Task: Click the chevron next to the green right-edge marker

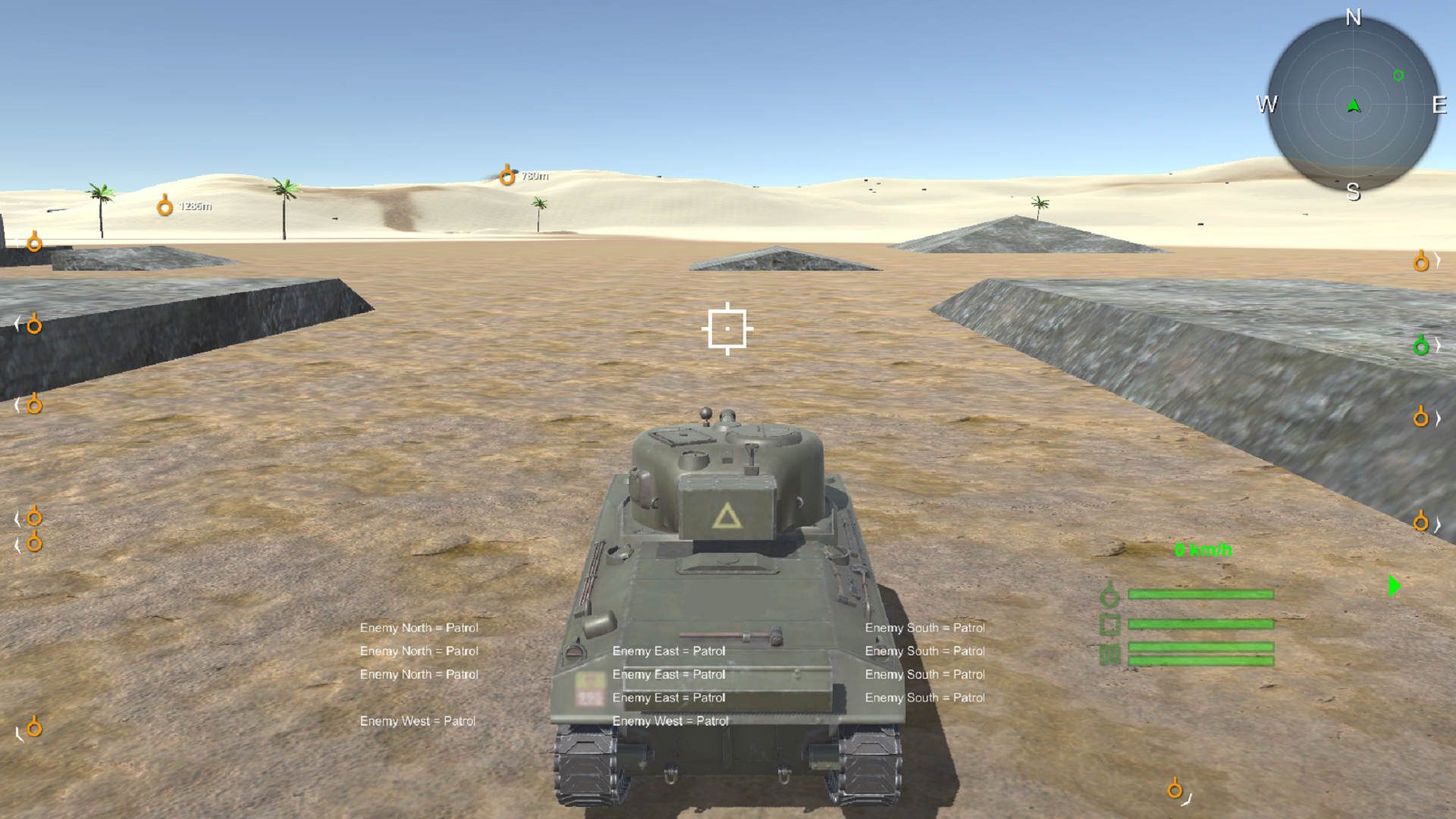Action: point(1436,345)
